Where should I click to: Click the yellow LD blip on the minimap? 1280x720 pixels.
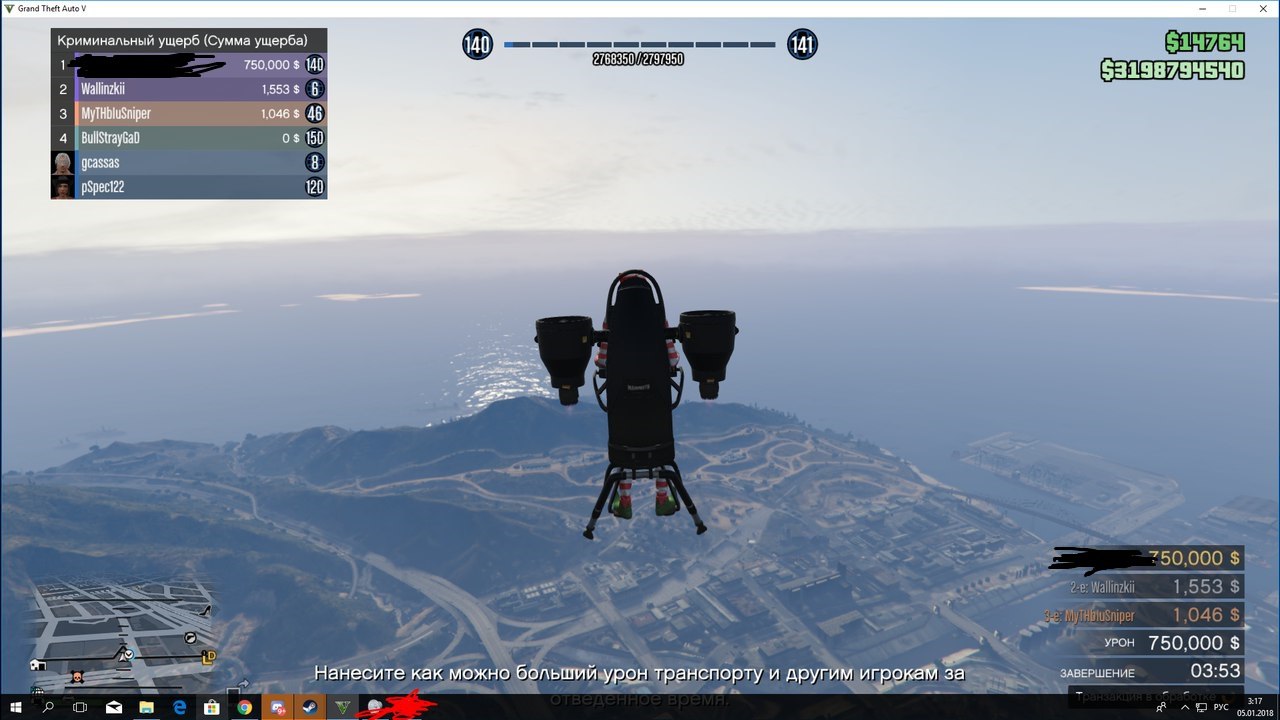[208, 657]
